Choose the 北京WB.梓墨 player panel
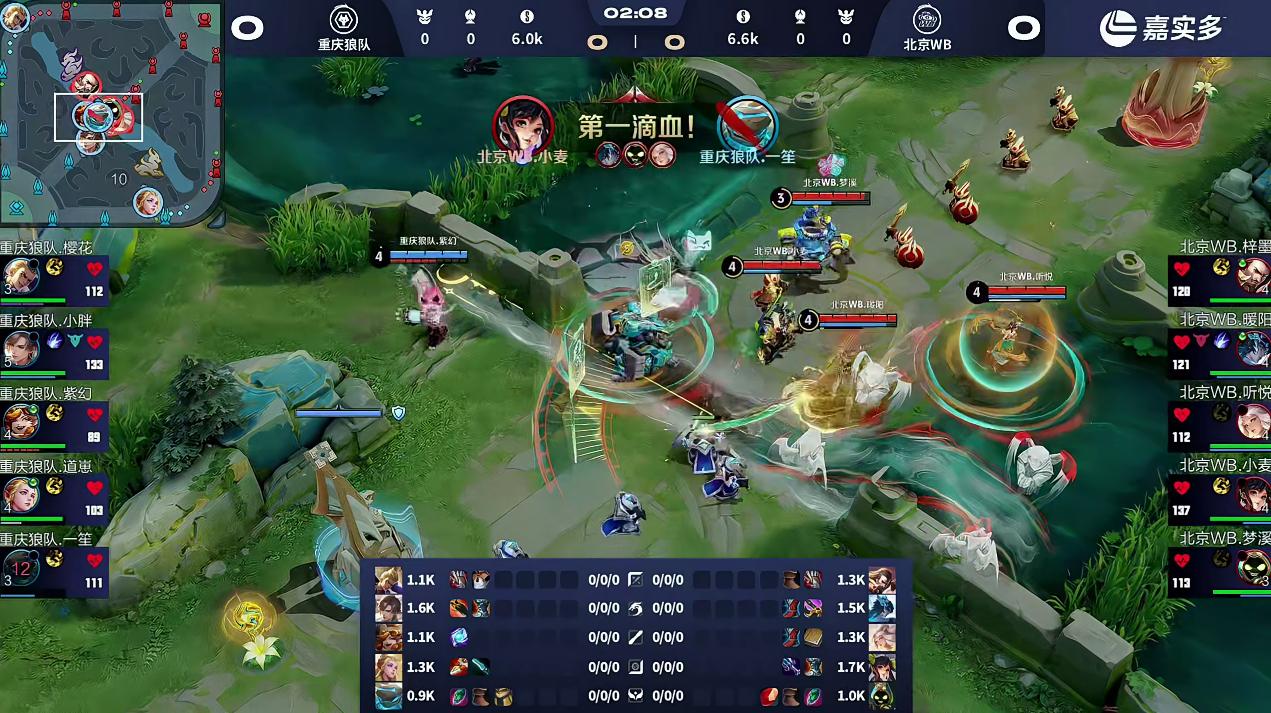This screenshot has width=1271, height=713. tap(1219, 274)
